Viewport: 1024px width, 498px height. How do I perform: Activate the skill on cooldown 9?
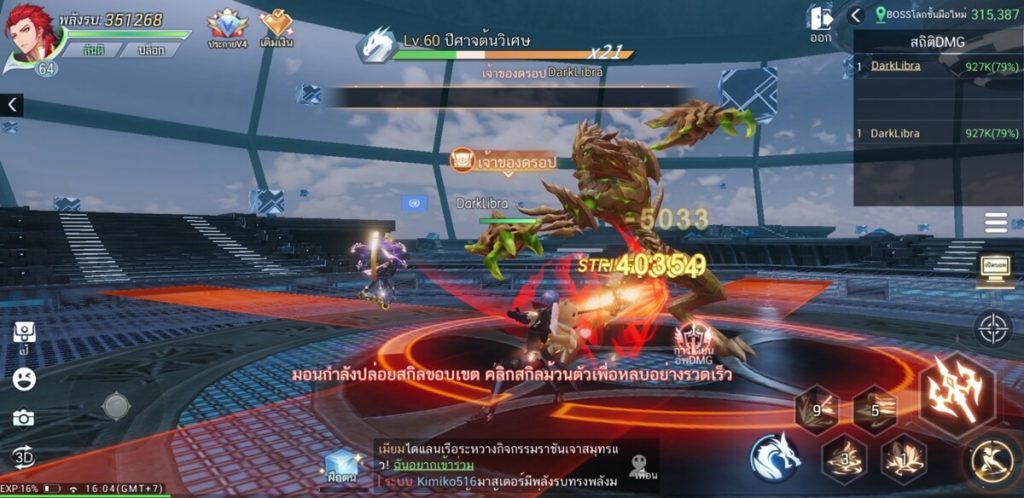click(816, 409)
